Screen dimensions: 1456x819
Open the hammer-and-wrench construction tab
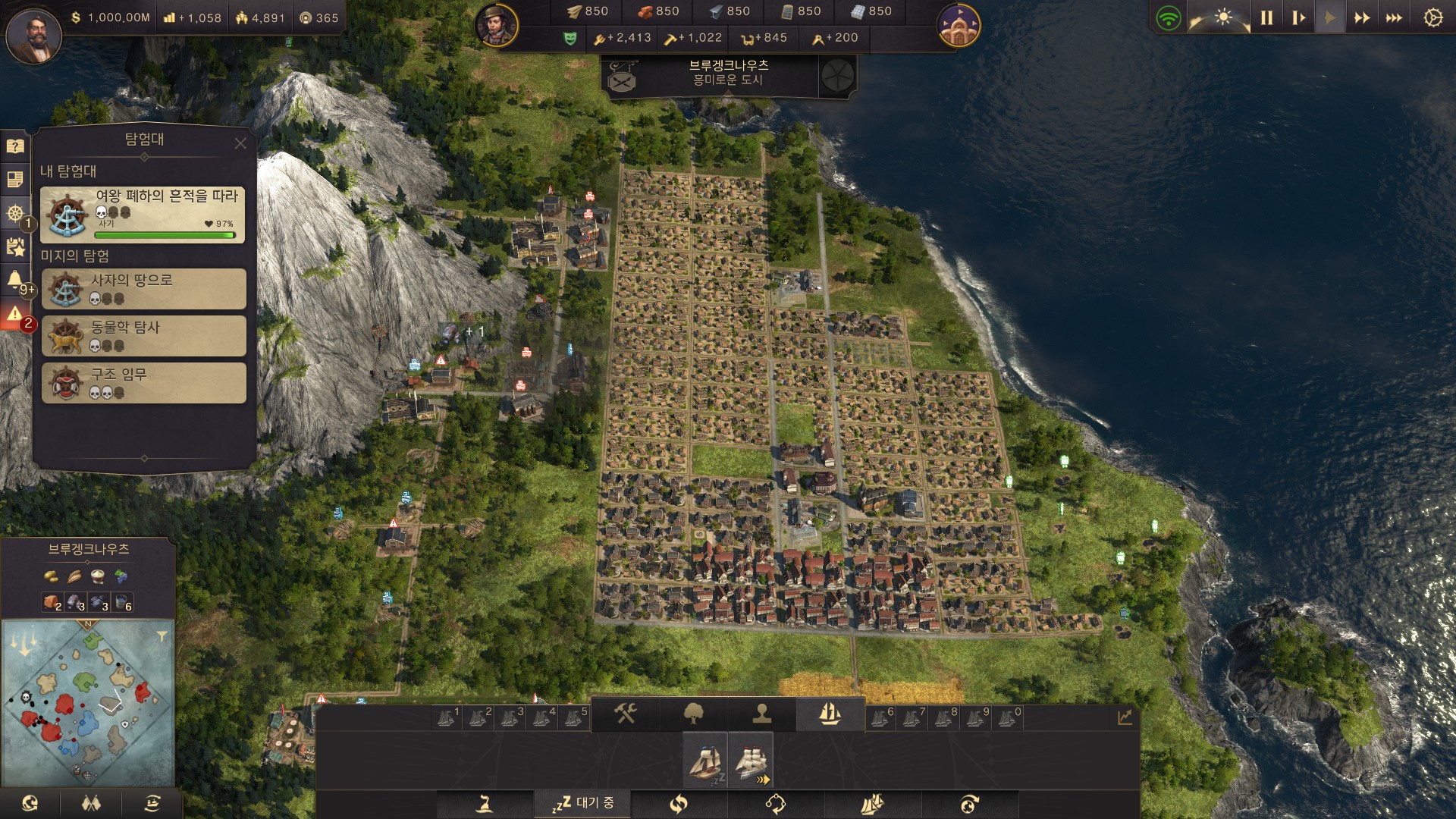tap(625, 714)
